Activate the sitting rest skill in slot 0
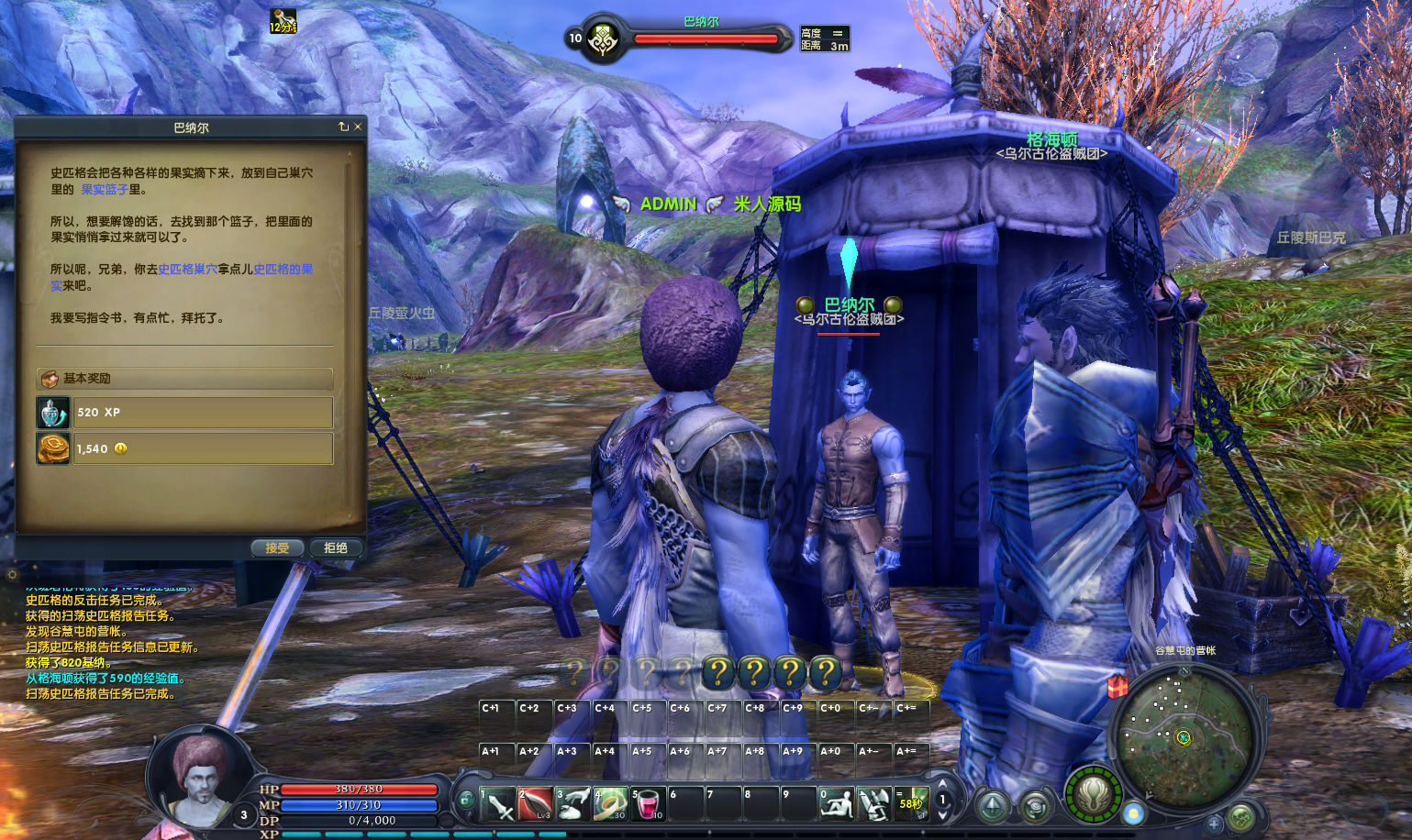Screen dimensions: 1412x840 click(x=836, y=803)
